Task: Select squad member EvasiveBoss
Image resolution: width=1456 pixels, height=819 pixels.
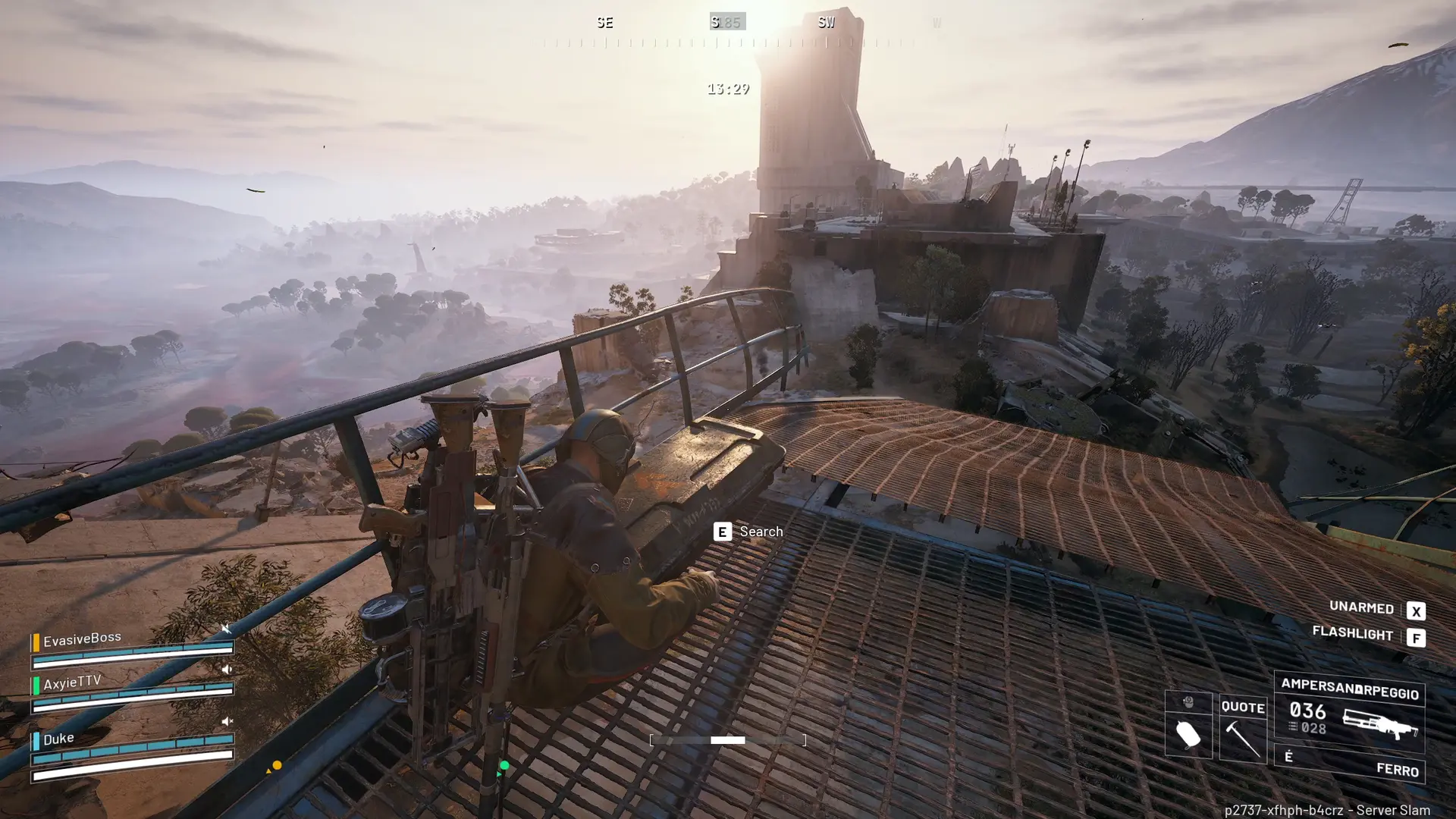Action: tap(82, 639)
